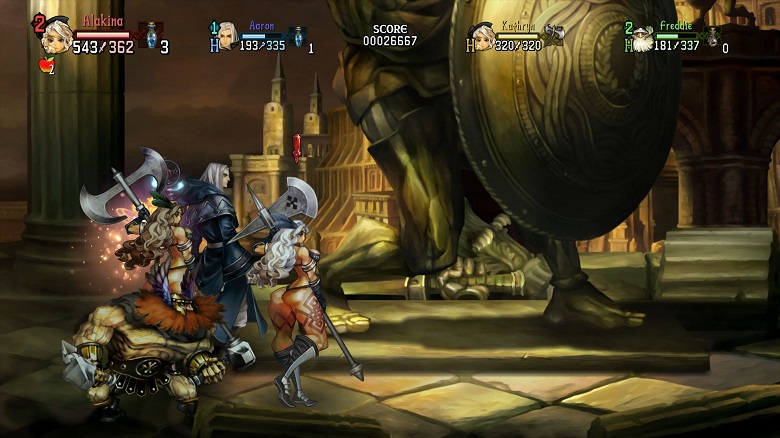Select Freddie's bearded character portrait
Viewport: 780px width, 438px height.
[x=642, y=40]
